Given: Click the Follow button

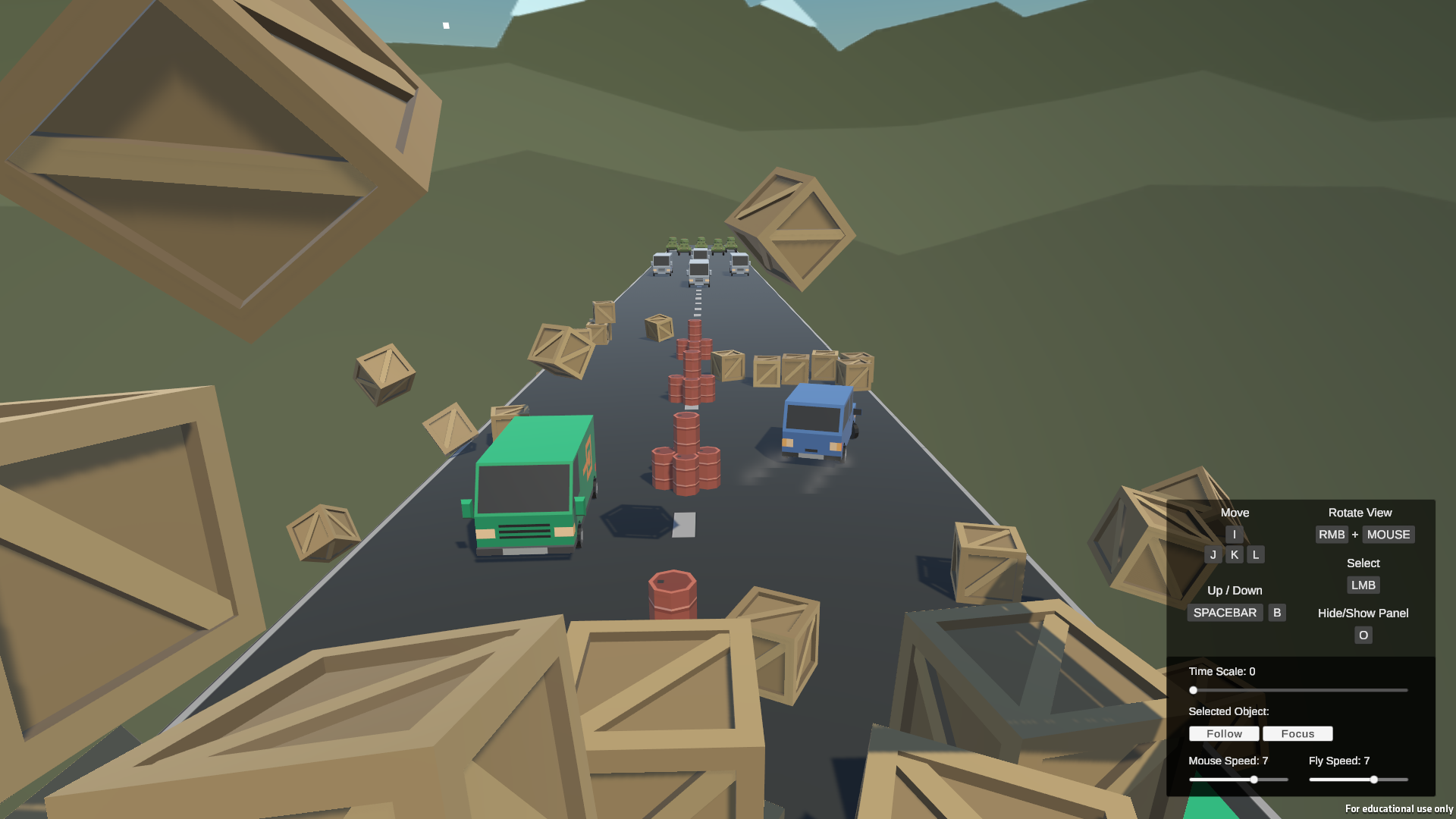Looking at the screenshot, I should 1224,733.
